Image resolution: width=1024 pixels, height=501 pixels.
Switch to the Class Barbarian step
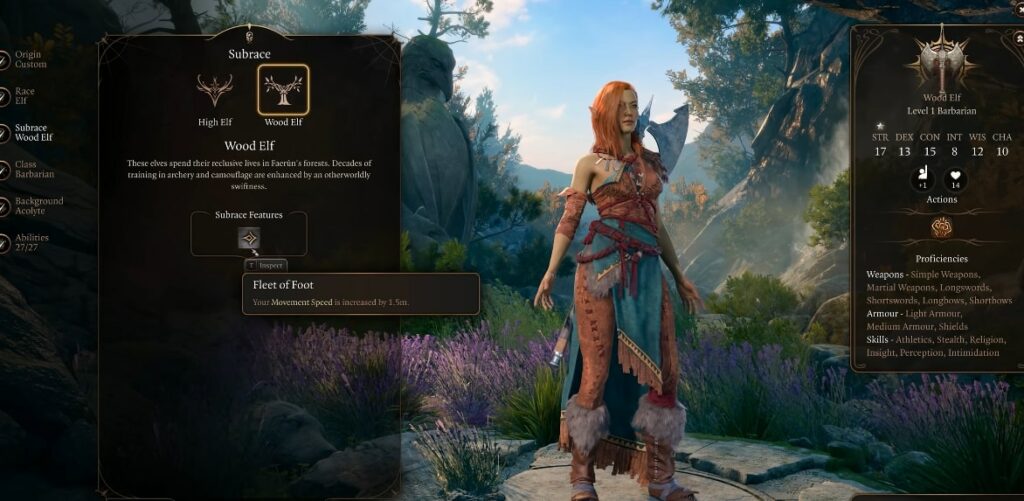point(33,169)
